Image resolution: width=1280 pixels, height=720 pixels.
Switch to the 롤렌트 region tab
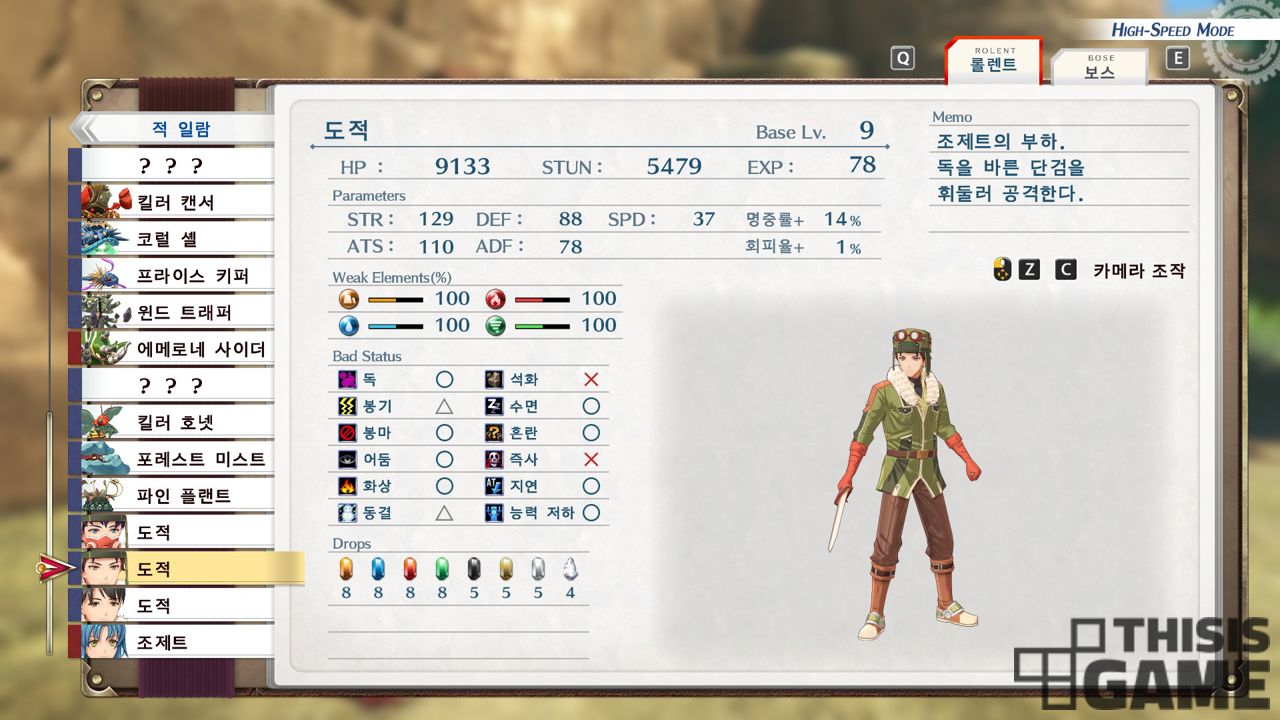click(x=993, y=62)
